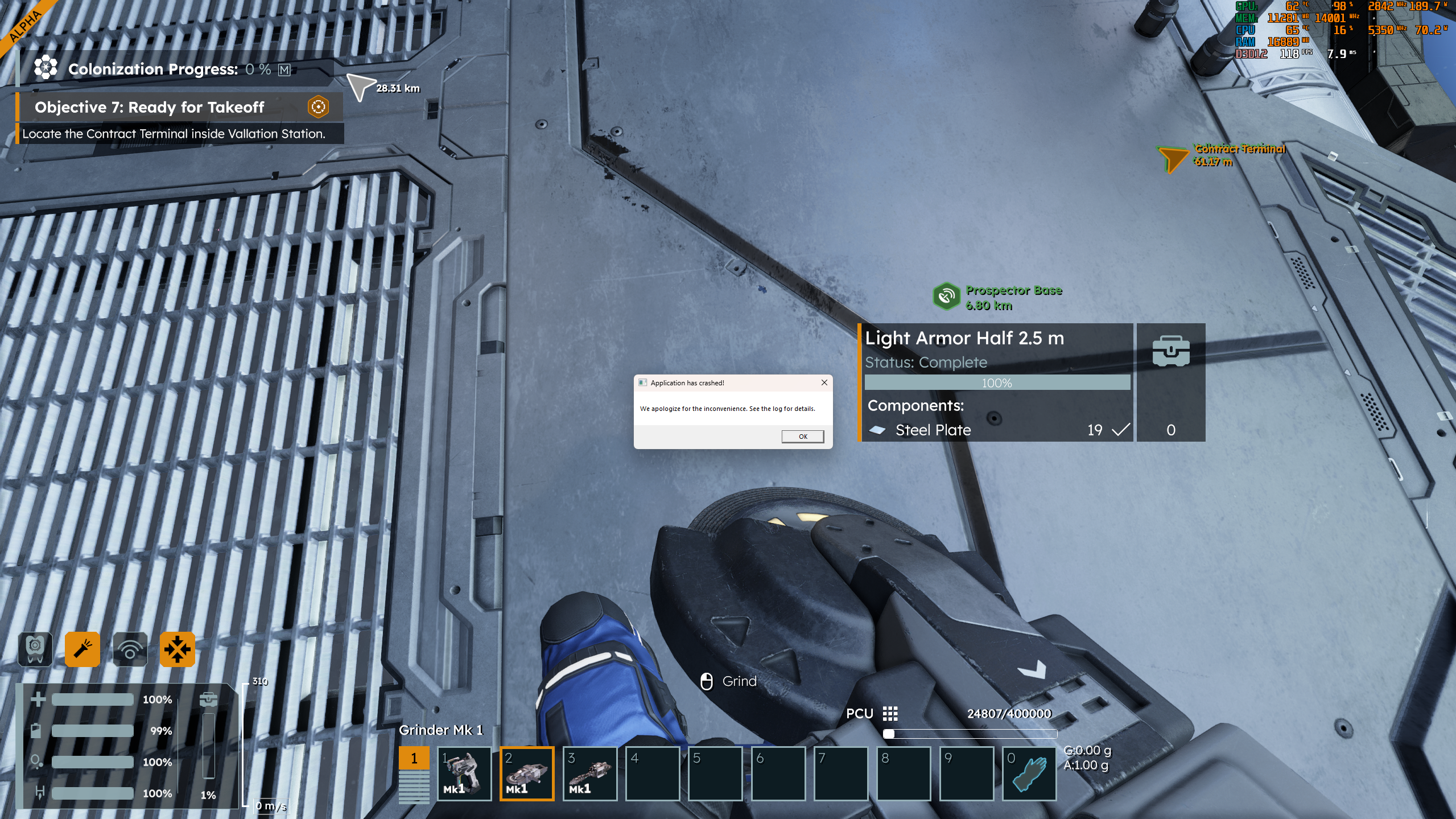Click the PCU grid icon
The height and width of the screenshot is (819, 1456).
[890, 714]
